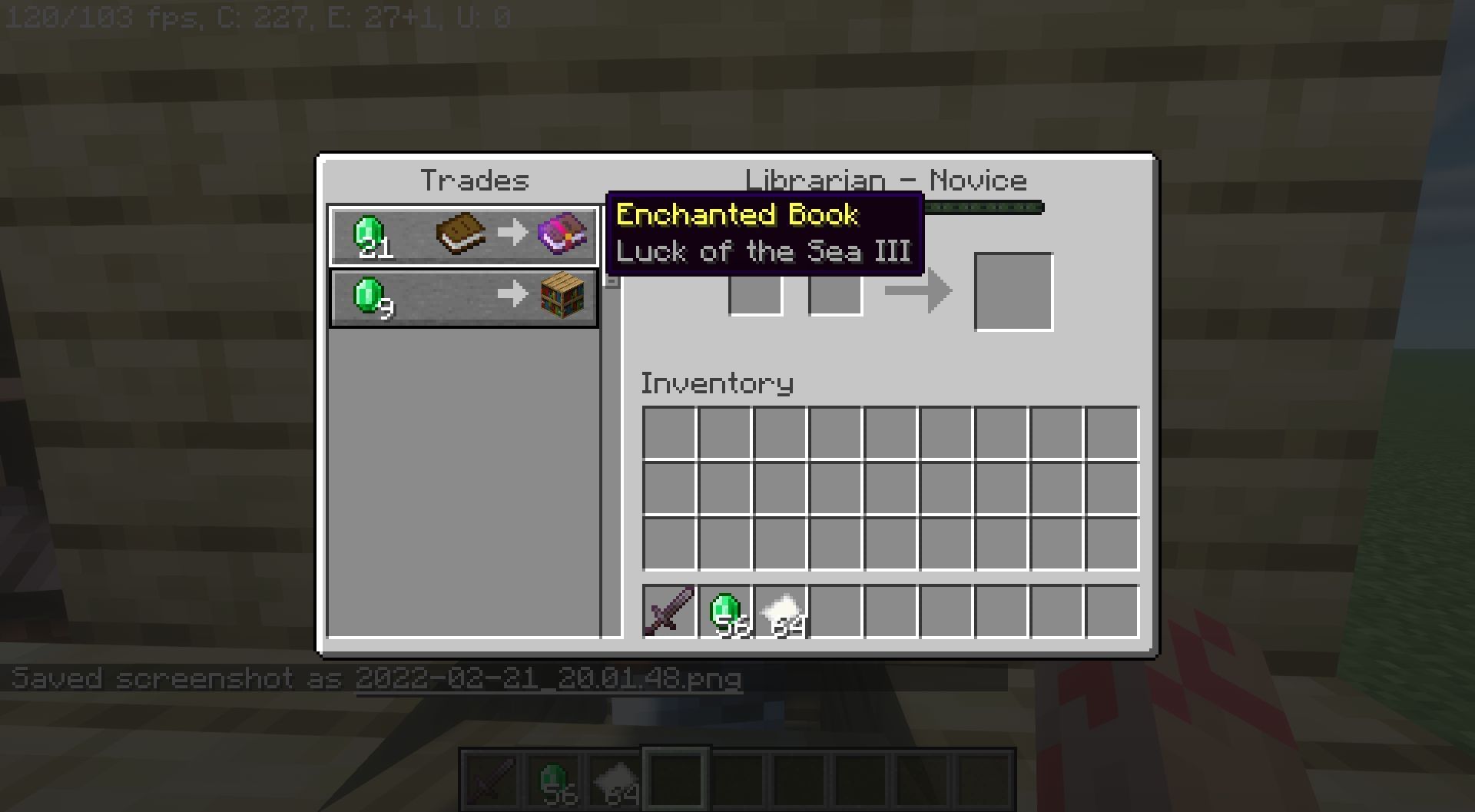Open the saved screenshot link 2022-02-21_20.01.48.png
Viewport: 1475px width, 812px height.
[x=549, y=679]
